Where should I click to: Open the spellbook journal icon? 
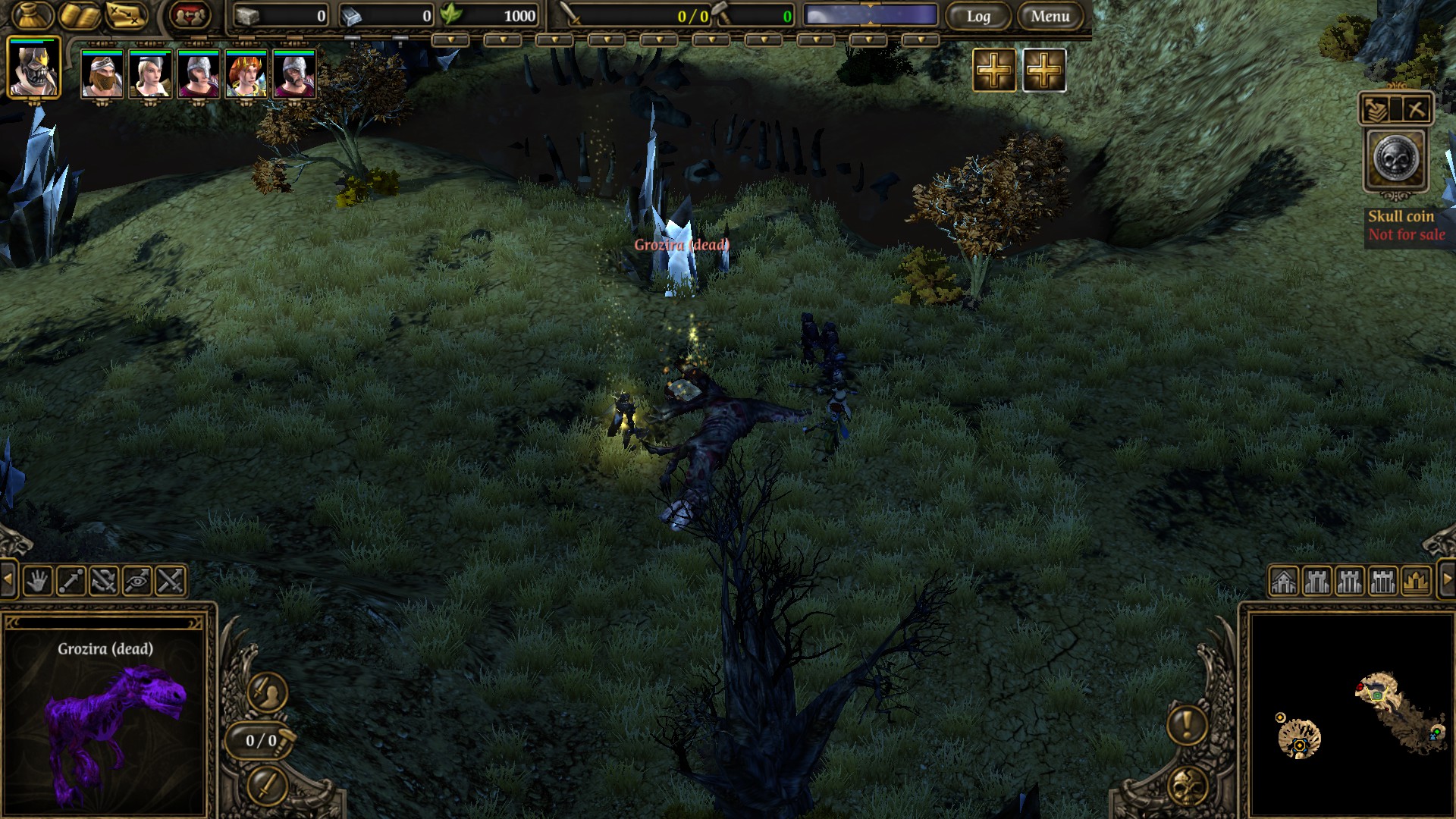click(80, 14)
